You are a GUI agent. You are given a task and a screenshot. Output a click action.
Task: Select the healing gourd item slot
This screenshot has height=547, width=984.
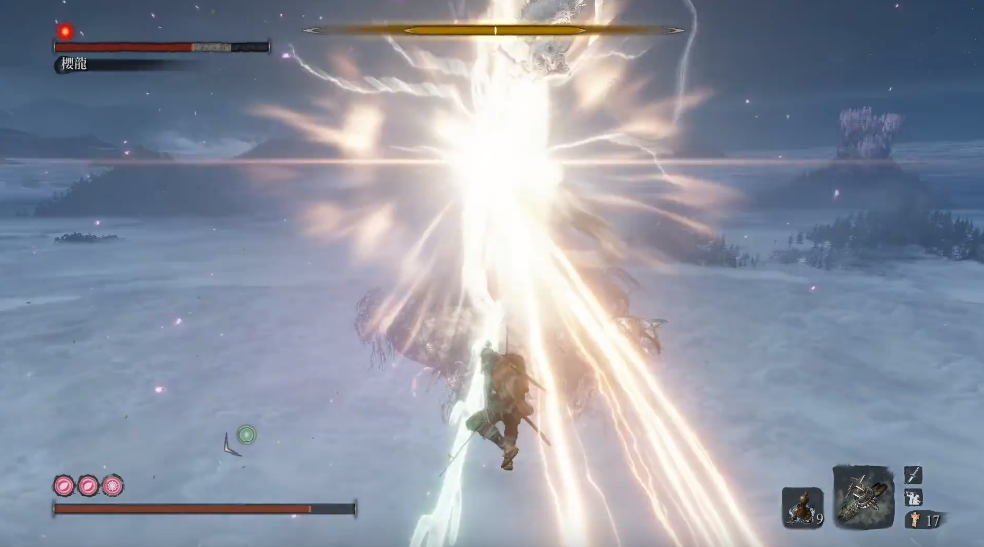[x=802, y=506]
